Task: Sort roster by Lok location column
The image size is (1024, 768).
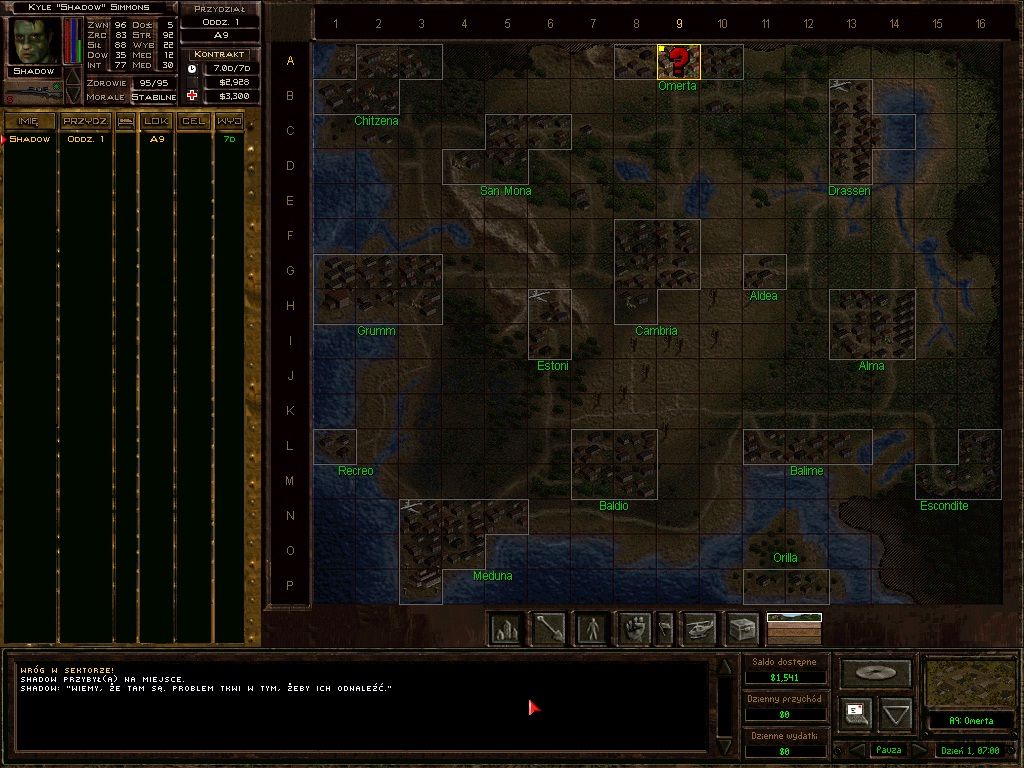Action: (156, 121)
